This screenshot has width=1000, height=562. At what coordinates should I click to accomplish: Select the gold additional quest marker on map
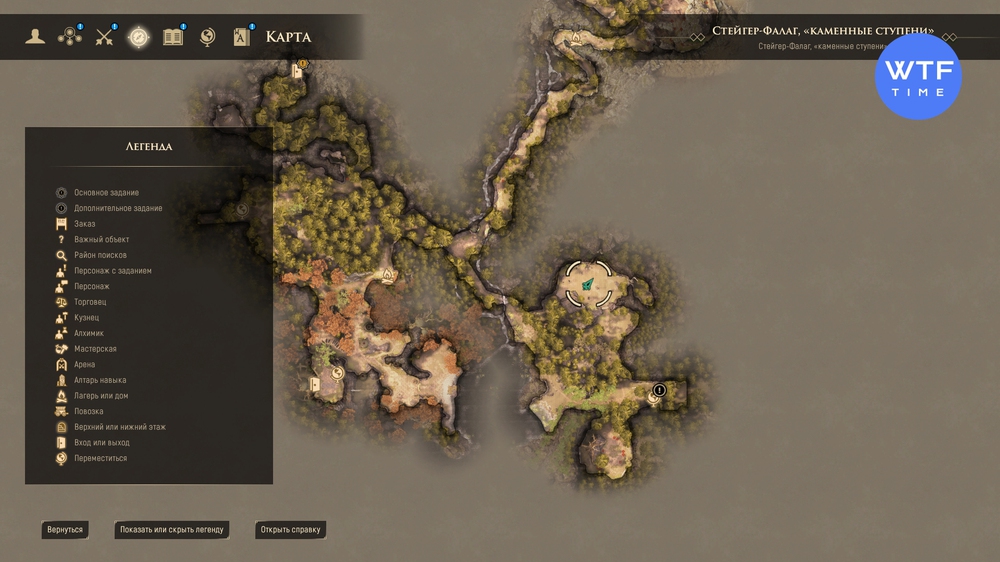[303, 63]
